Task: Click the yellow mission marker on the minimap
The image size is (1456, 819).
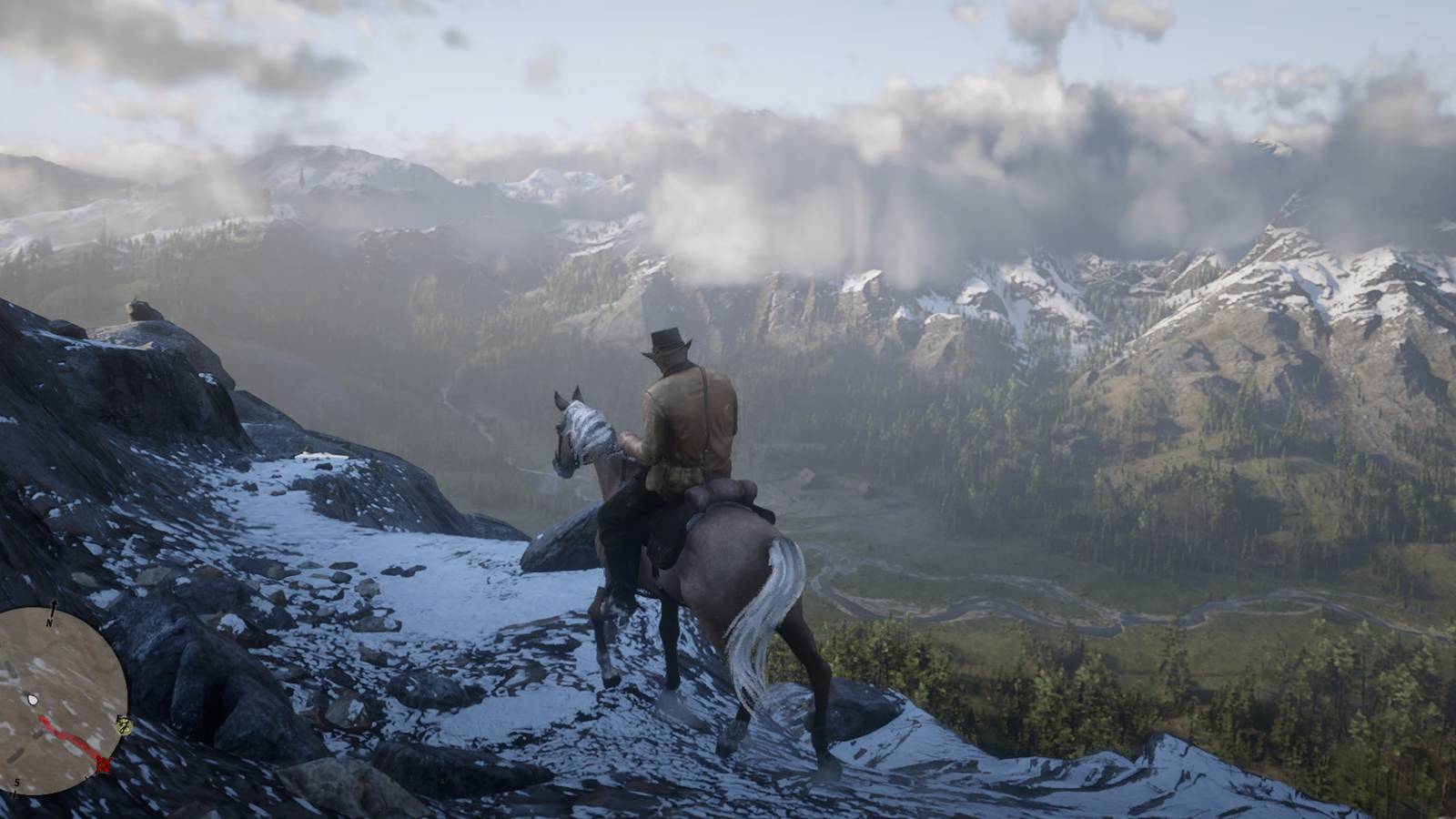Action: point(124,725)
